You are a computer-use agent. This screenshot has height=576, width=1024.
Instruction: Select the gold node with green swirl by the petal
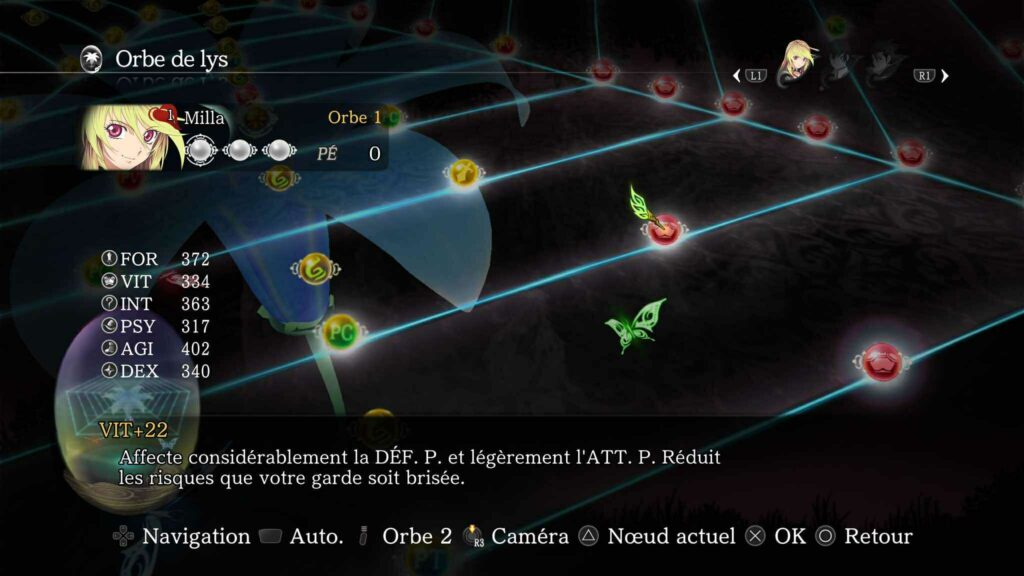[x=315, y=268]
